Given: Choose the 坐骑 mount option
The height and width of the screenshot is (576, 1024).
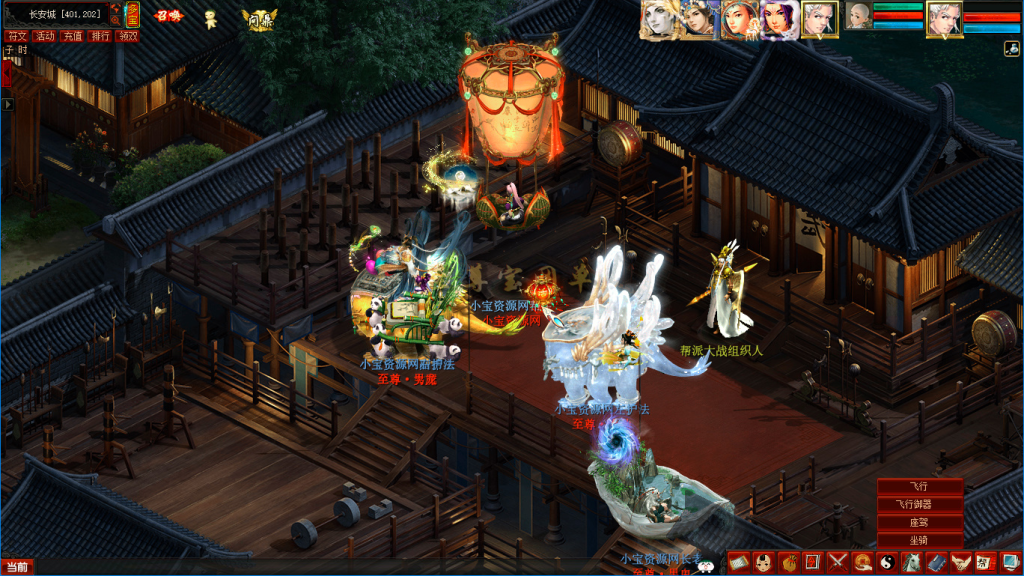Looking at the screenshot, I should point(919,541).
